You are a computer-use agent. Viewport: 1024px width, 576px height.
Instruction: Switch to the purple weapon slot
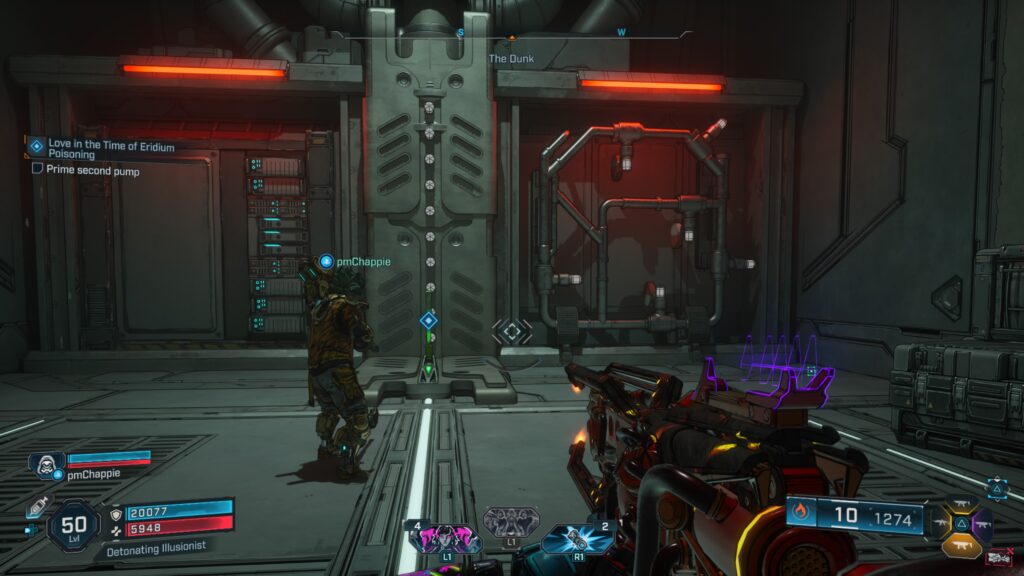point(982,523)
